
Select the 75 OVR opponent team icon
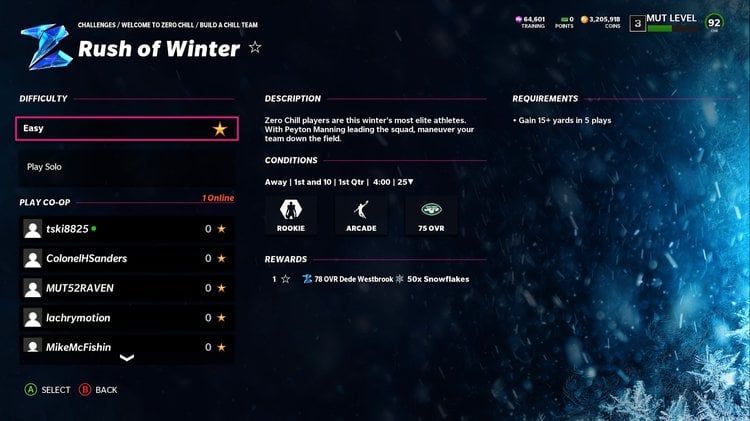(x=432, y=213)
